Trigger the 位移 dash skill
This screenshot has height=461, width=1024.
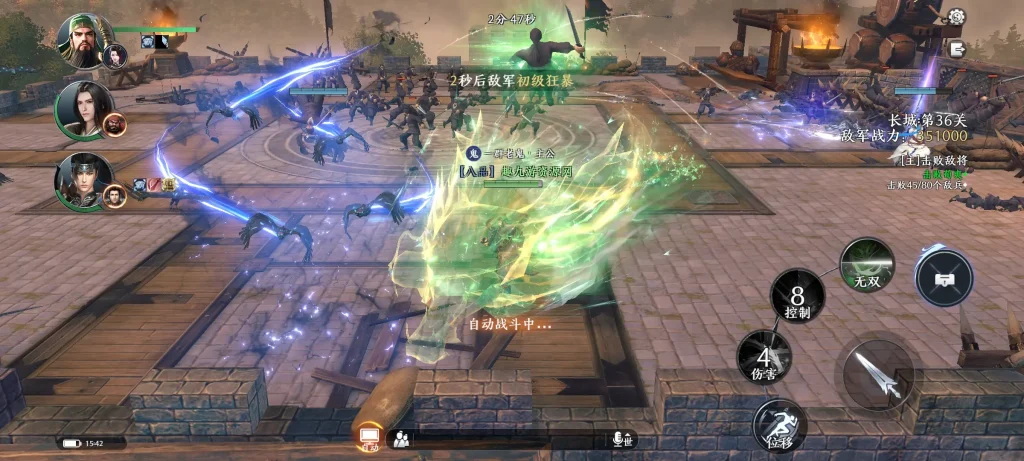780,426
